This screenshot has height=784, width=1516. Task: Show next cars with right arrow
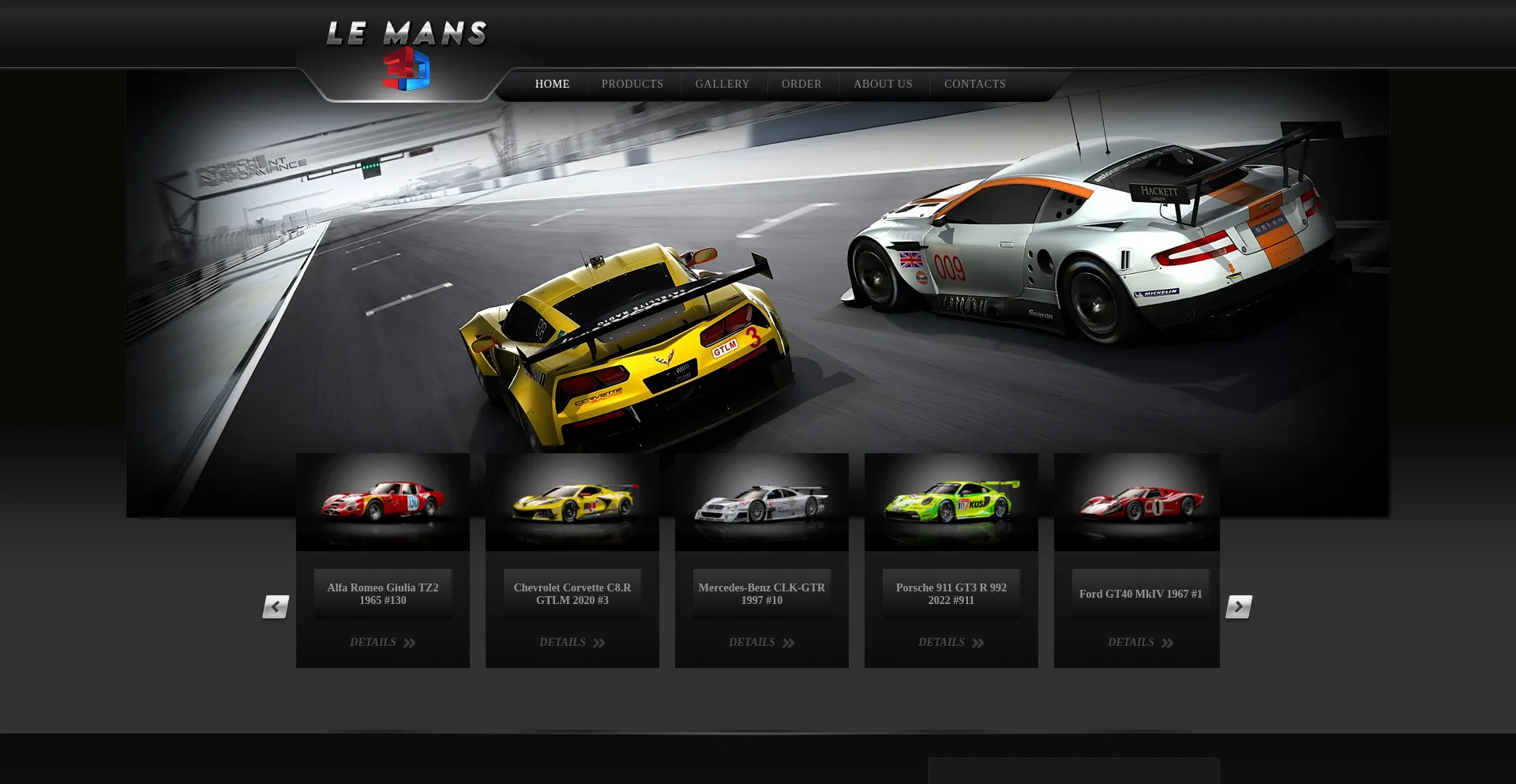pos(1239,606)
